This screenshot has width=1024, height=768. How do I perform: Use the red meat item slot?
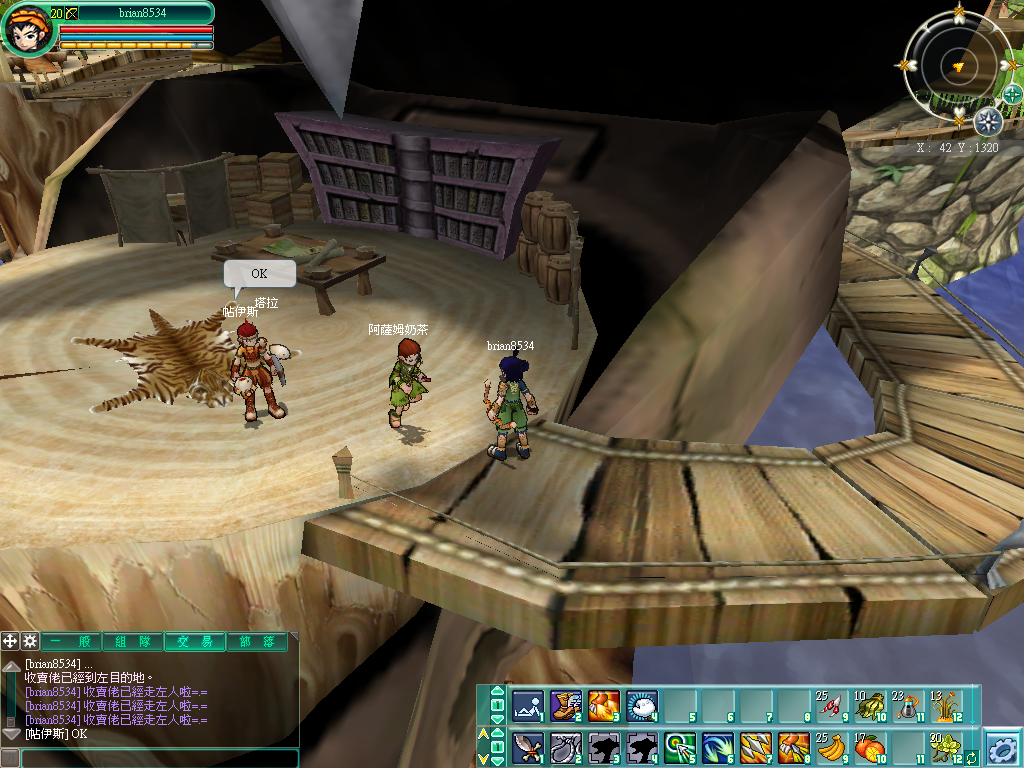click(x=831, y=705)
